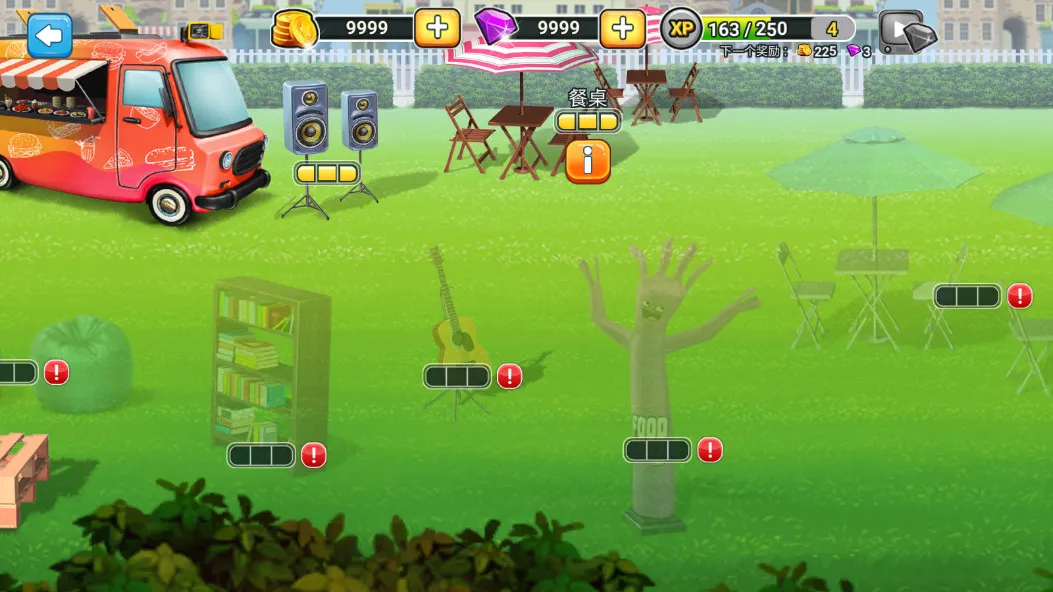Image resolution: width=1053 pixels, height=592 pixels.
Task: Open the orange info button for 餐桌
Action: [x=588, y=160]
